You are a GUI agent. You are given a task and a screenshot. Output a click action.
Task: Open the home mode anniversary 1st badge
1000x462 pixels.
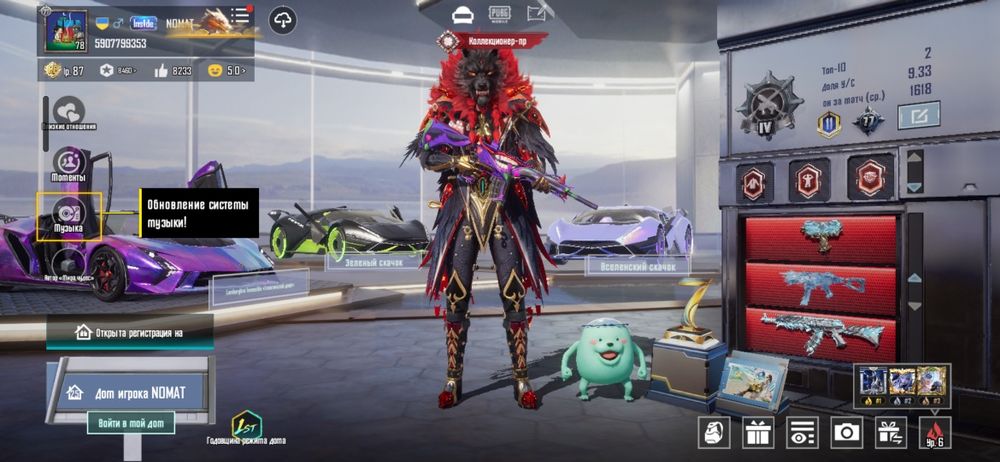coord(246,424)
